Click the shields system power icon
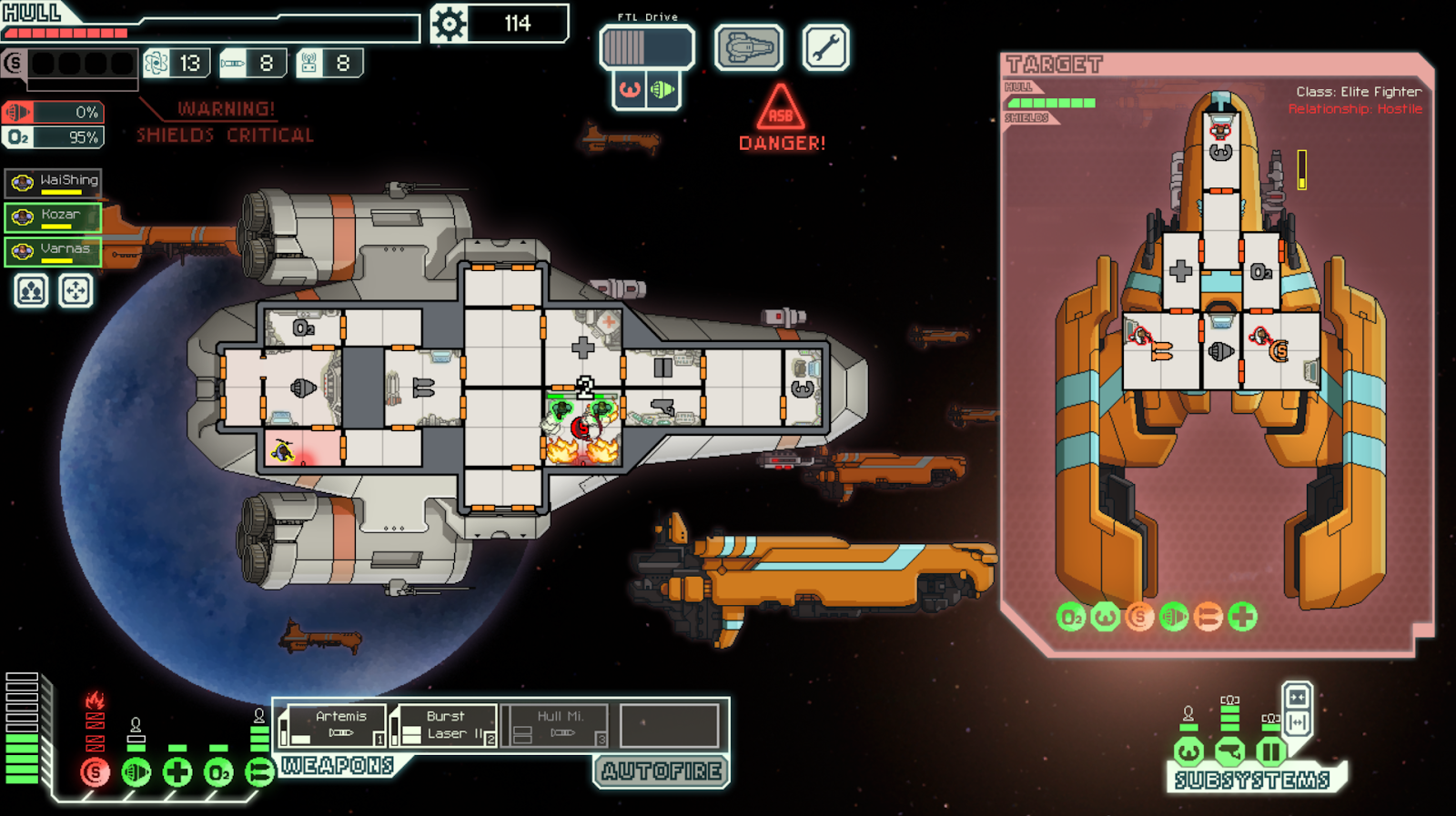This screenshot has height=816, width=1456. point(95,772)
